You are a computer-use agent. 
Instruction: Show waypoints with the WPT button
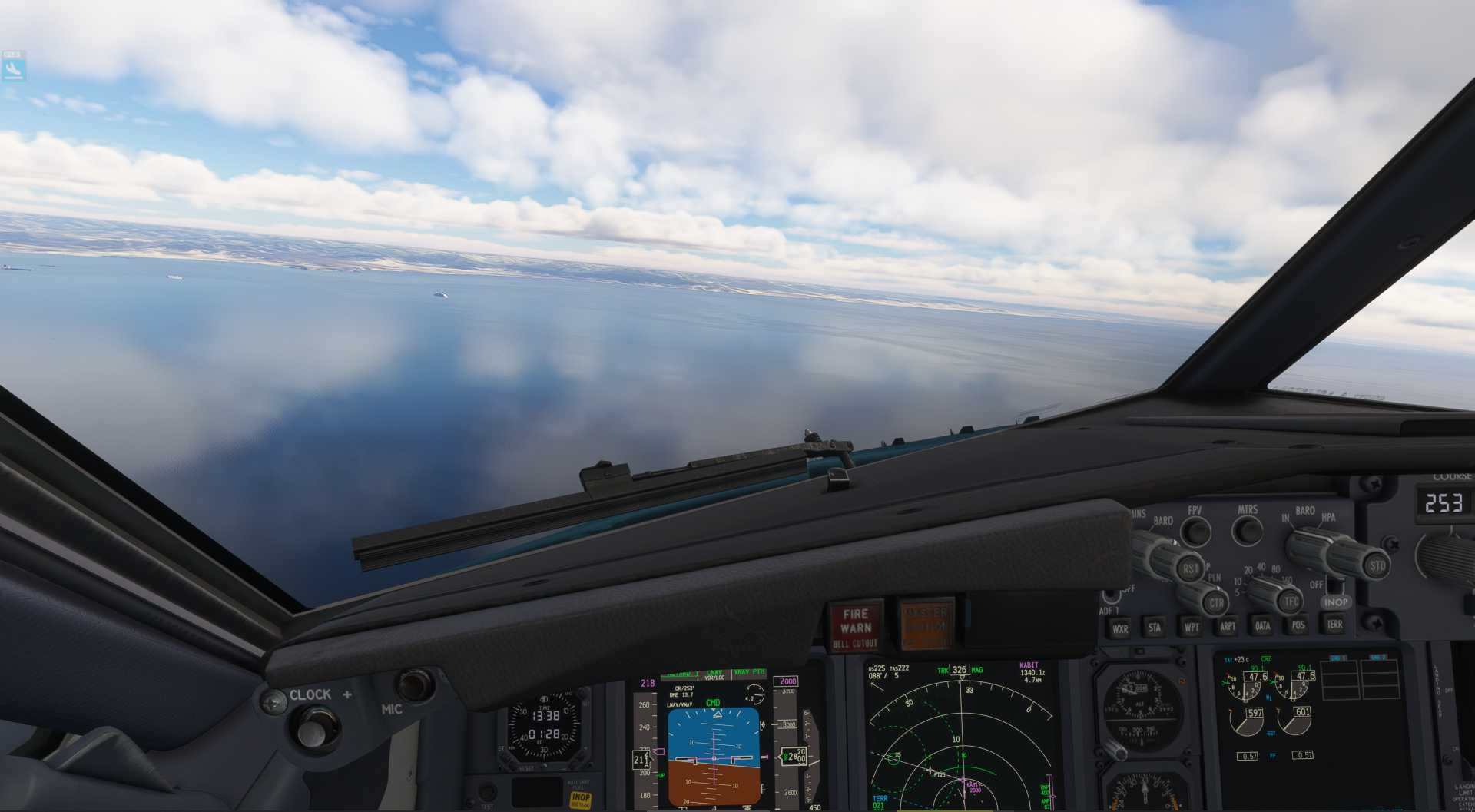(x=1191, y=627)
